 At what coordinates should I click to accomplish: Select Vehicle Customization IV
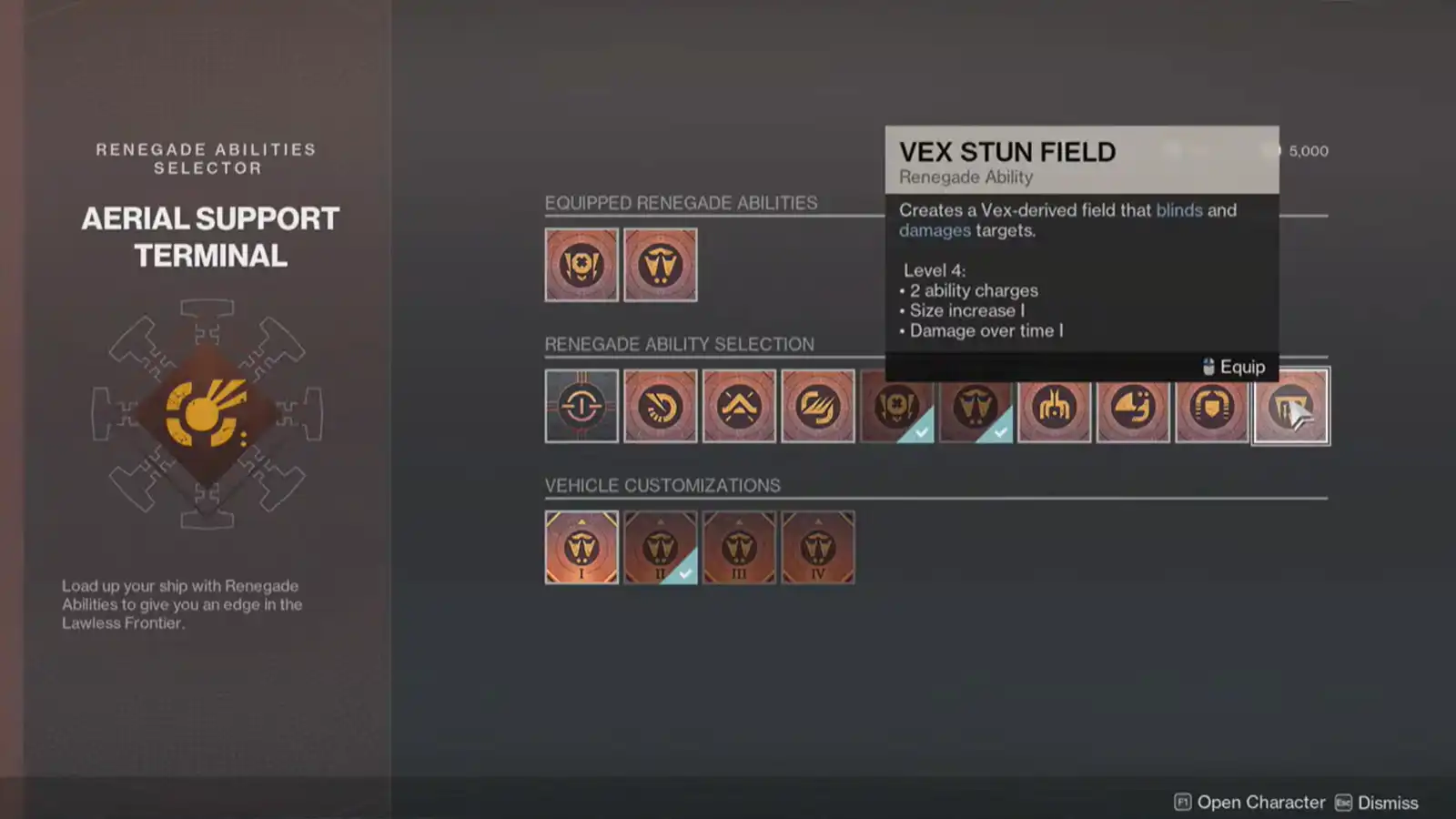818,547
